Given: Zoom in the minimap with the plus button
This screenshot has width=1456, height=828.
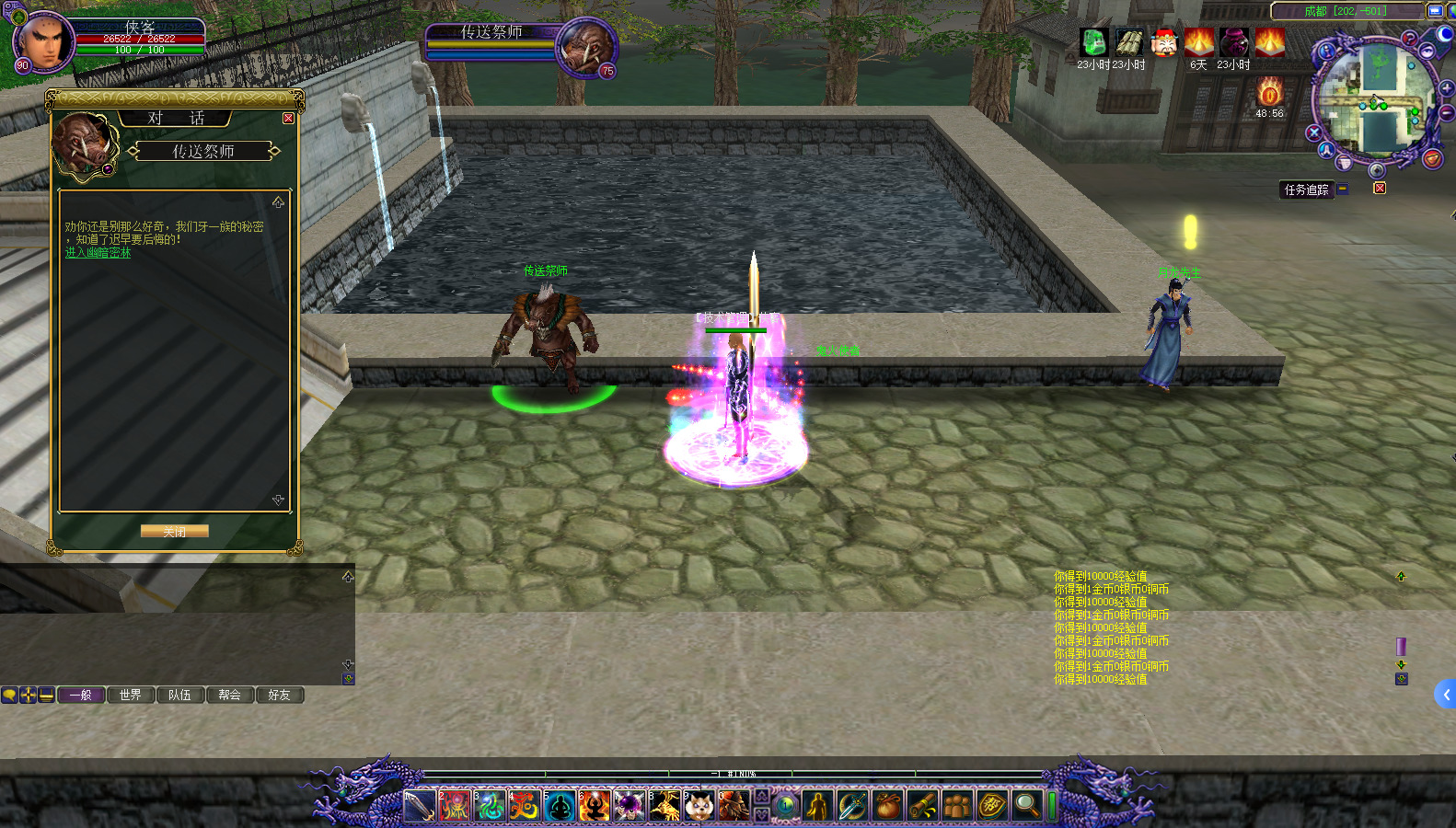Looking at the screenshot, I should pos(1446,89).
